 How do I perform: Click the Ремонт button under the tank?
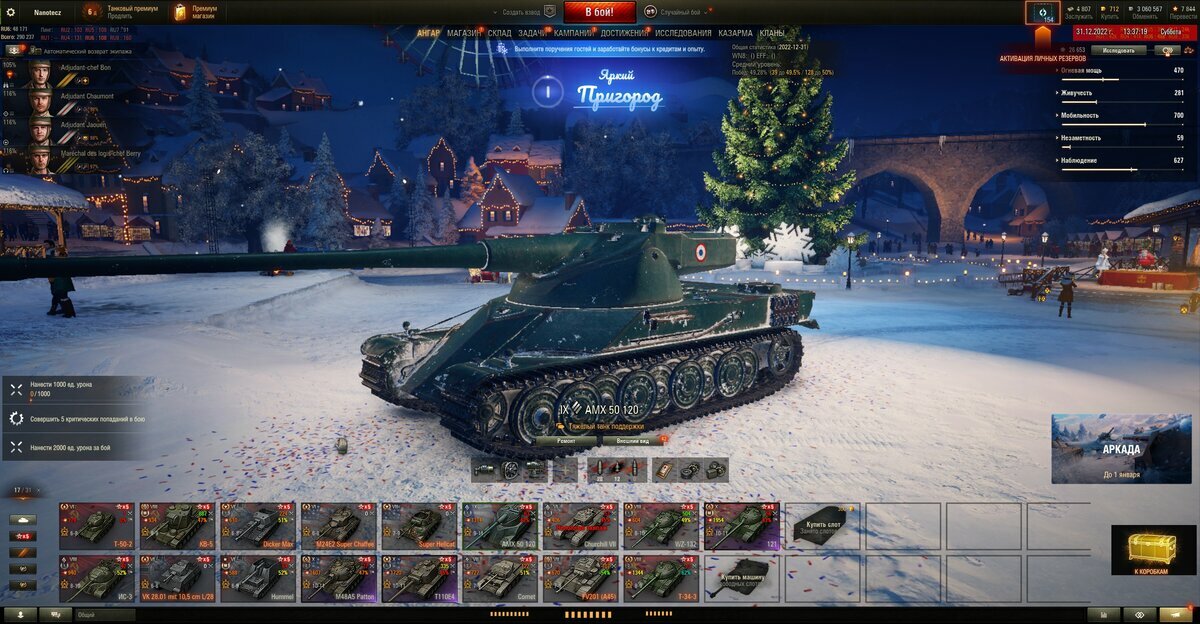pos(565,440)
